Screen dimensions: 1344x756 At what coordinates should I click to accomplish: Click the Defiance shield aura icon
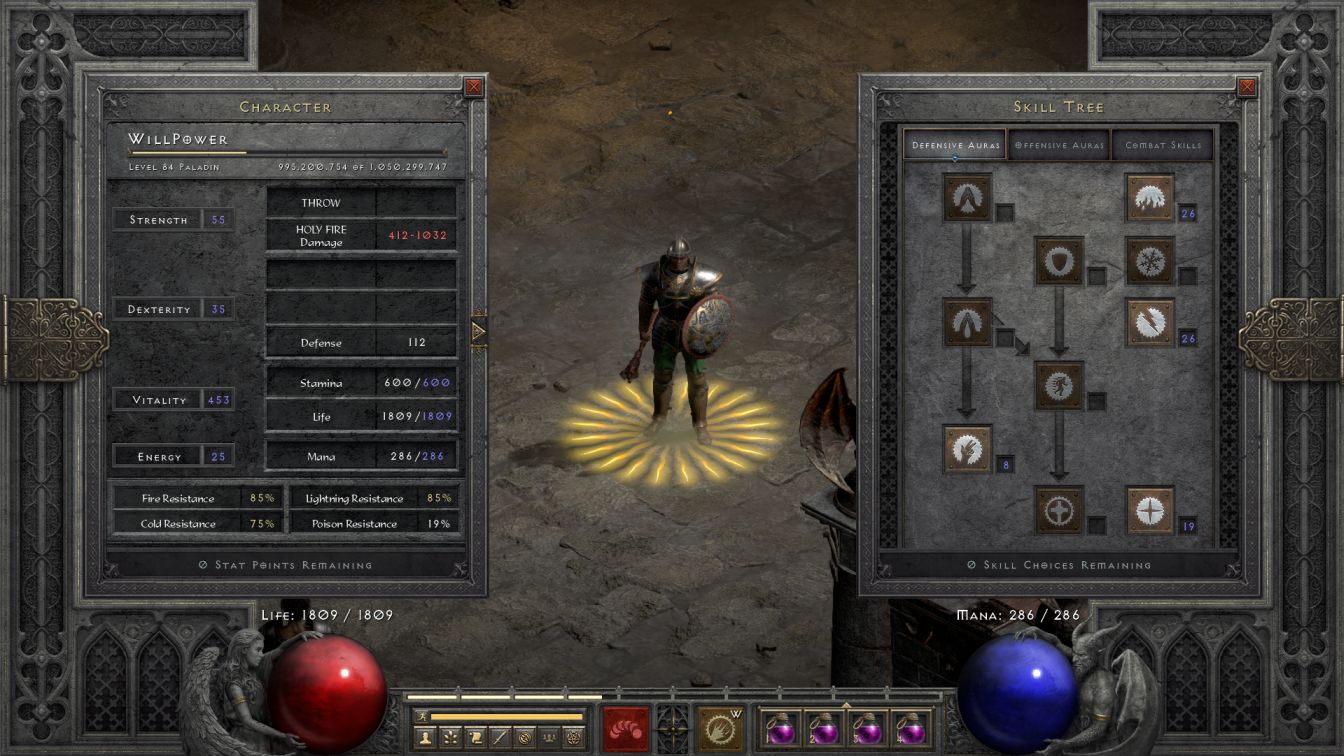[x=1059, y=261]
